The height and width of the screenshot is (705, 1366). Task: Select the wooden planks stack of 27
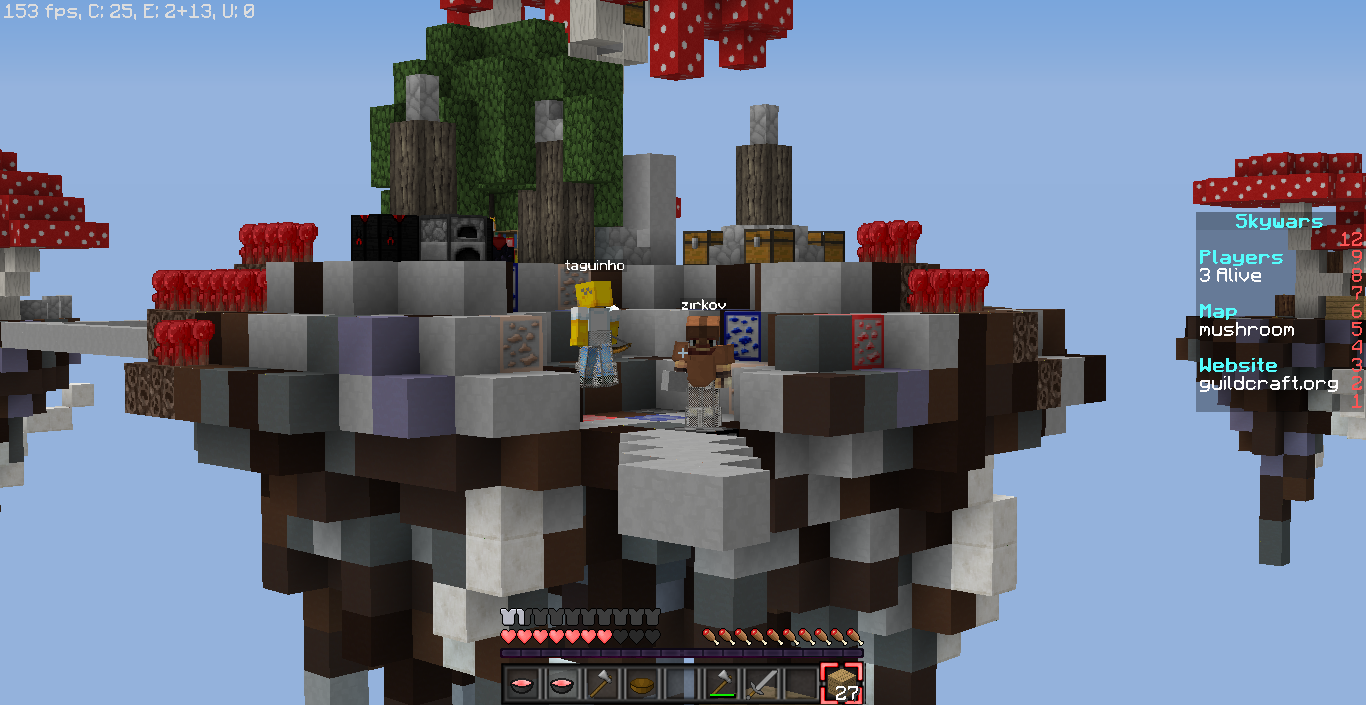pos(841,684)
